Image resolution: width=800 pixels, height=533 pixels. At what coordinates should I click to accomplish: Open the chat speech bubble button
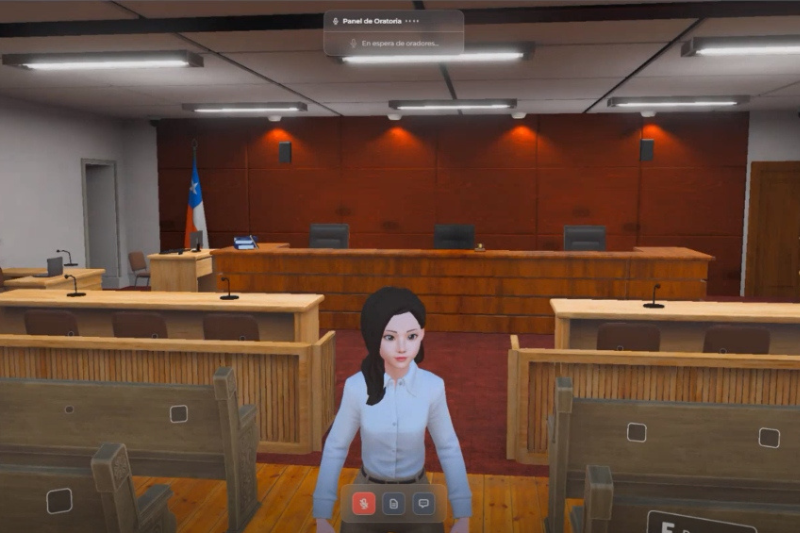422,503
